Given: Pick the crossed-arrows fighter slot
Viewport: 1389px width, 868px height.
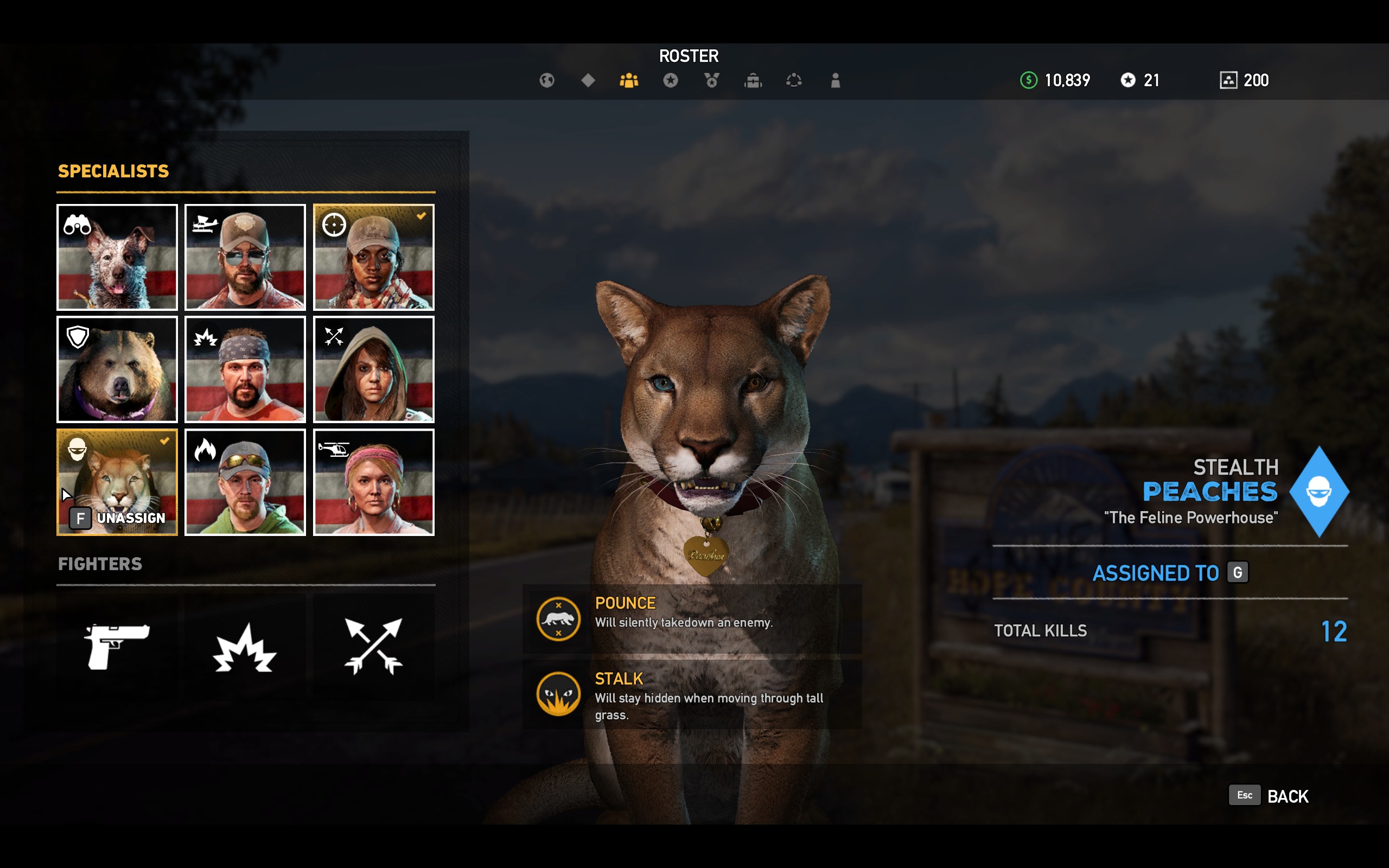Looking at the screenshot, I should click(374, 647).
